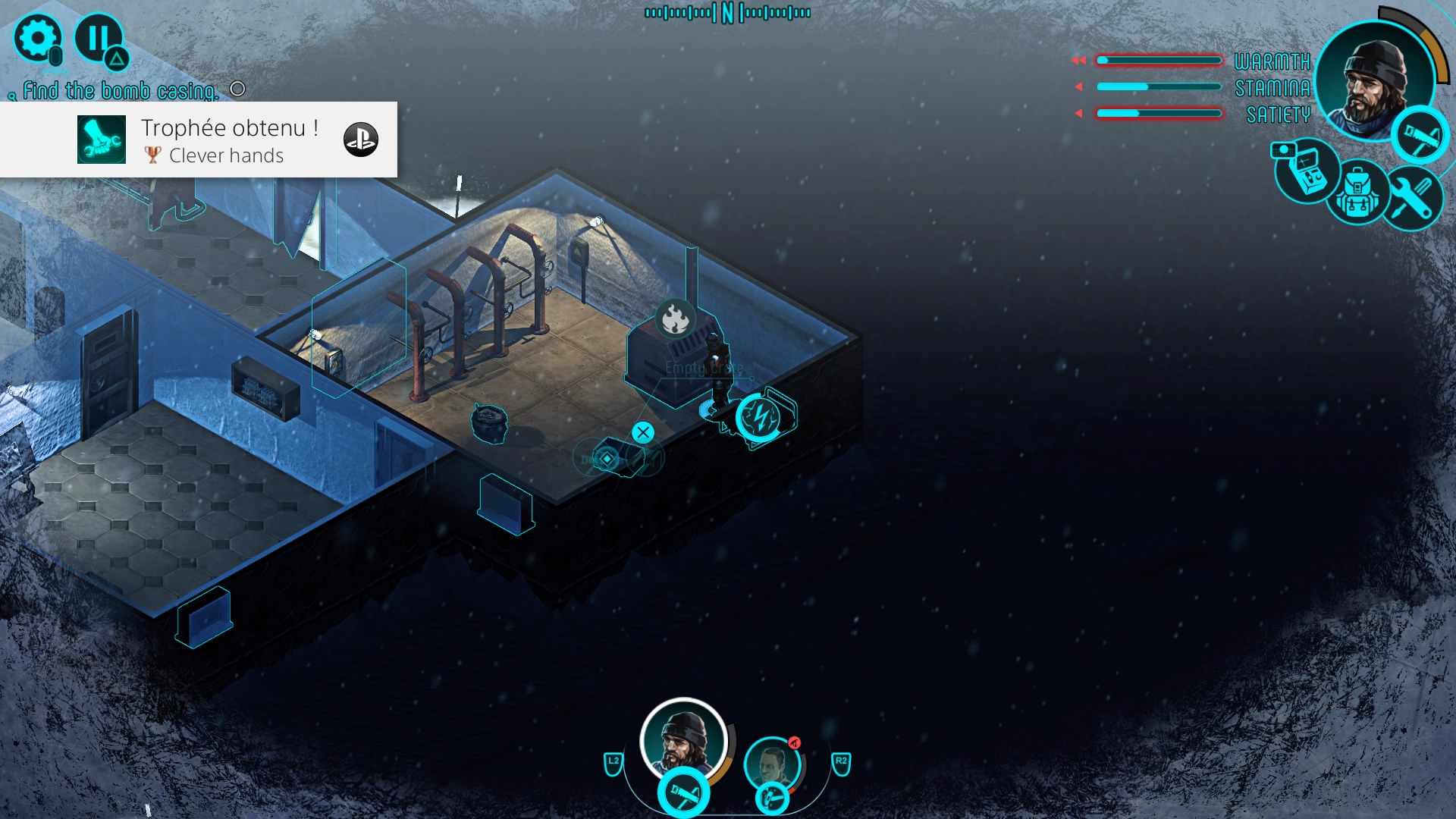Open the gear settings menu
The height and width of the screenshot is (819, 1456).
coord(37,38)
